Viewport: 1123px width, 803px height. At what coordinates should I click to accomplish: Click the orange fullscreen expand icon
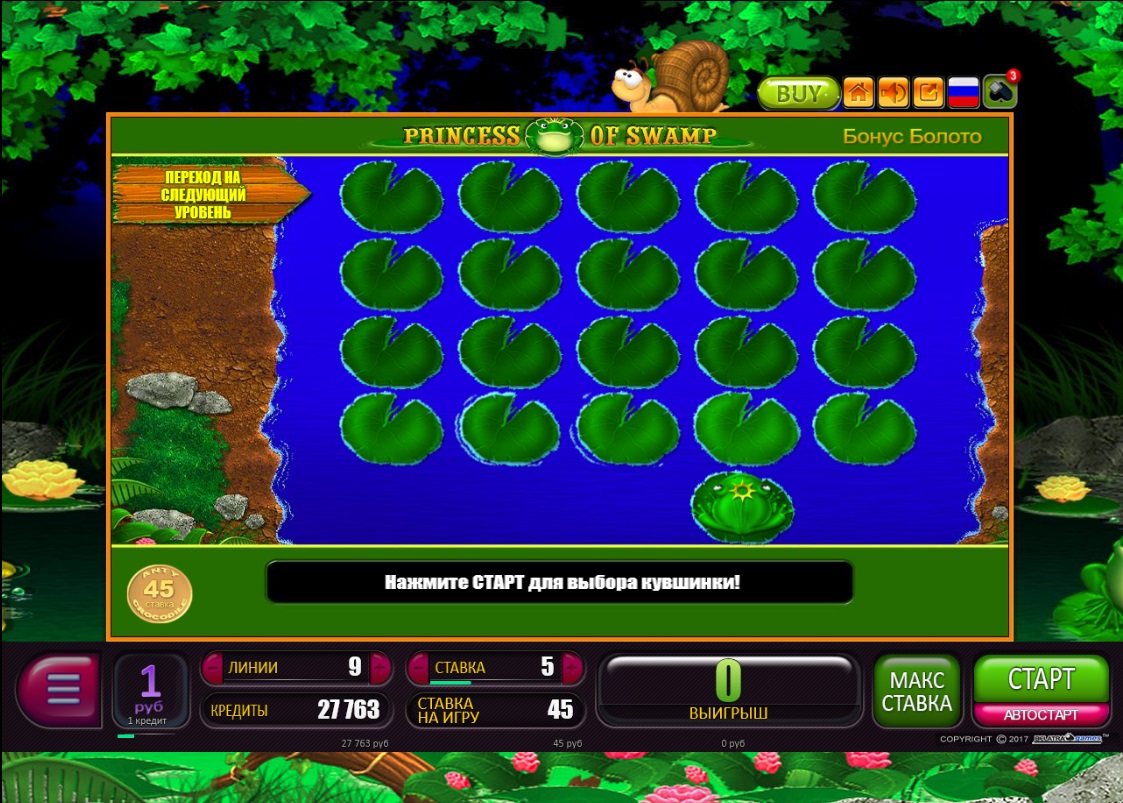click(928, 93)
